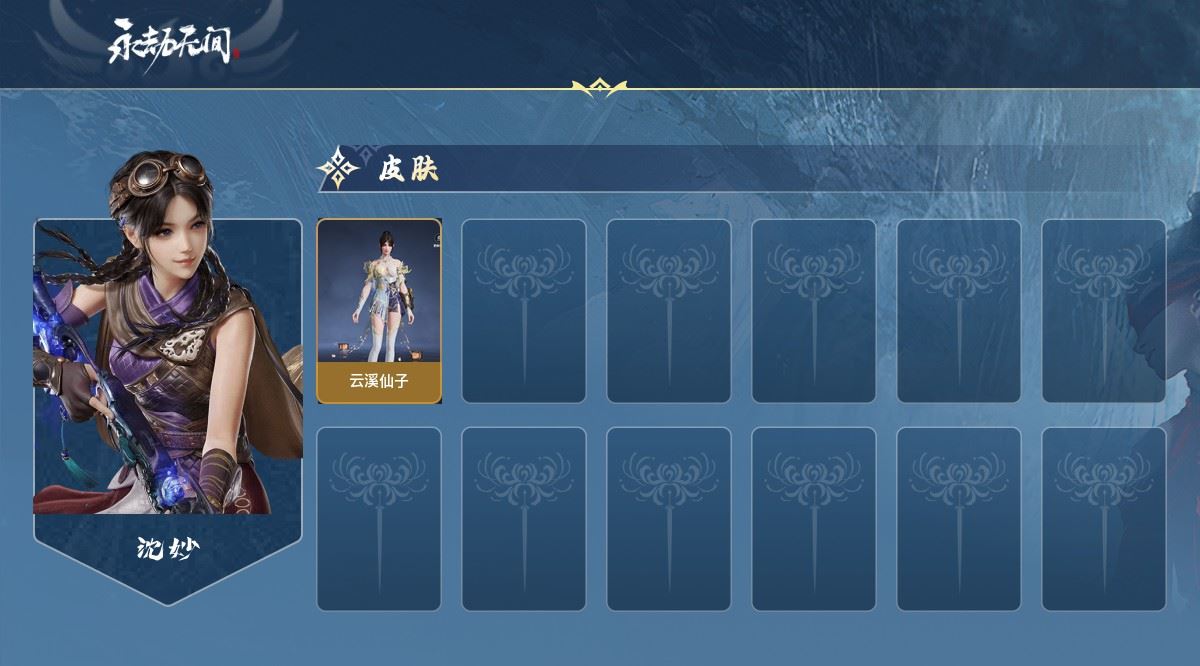Click the 永劫无间 game logo
The height and width of the screenshot is (666, 1200).
[174, 42]
